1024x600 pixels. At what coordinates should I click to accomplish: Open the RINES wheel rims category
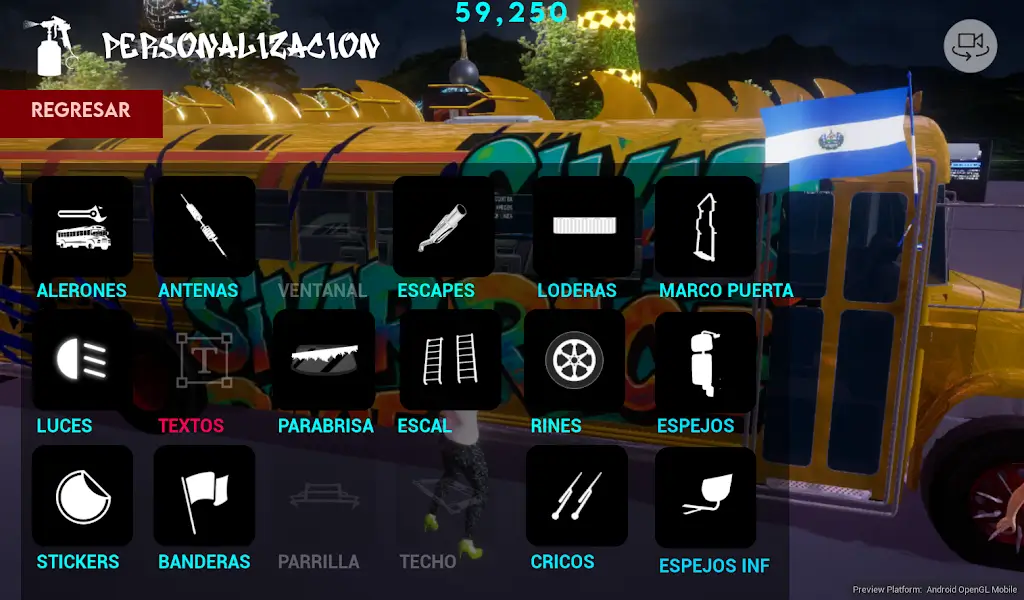(x=575, y=360)
